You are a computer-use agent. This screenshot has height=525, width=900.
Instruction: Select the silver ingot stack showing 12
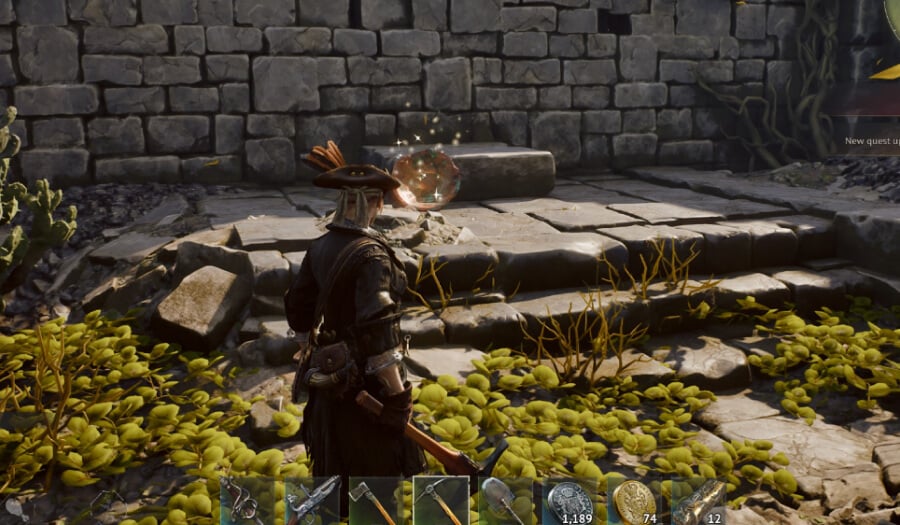click(698, 500)
